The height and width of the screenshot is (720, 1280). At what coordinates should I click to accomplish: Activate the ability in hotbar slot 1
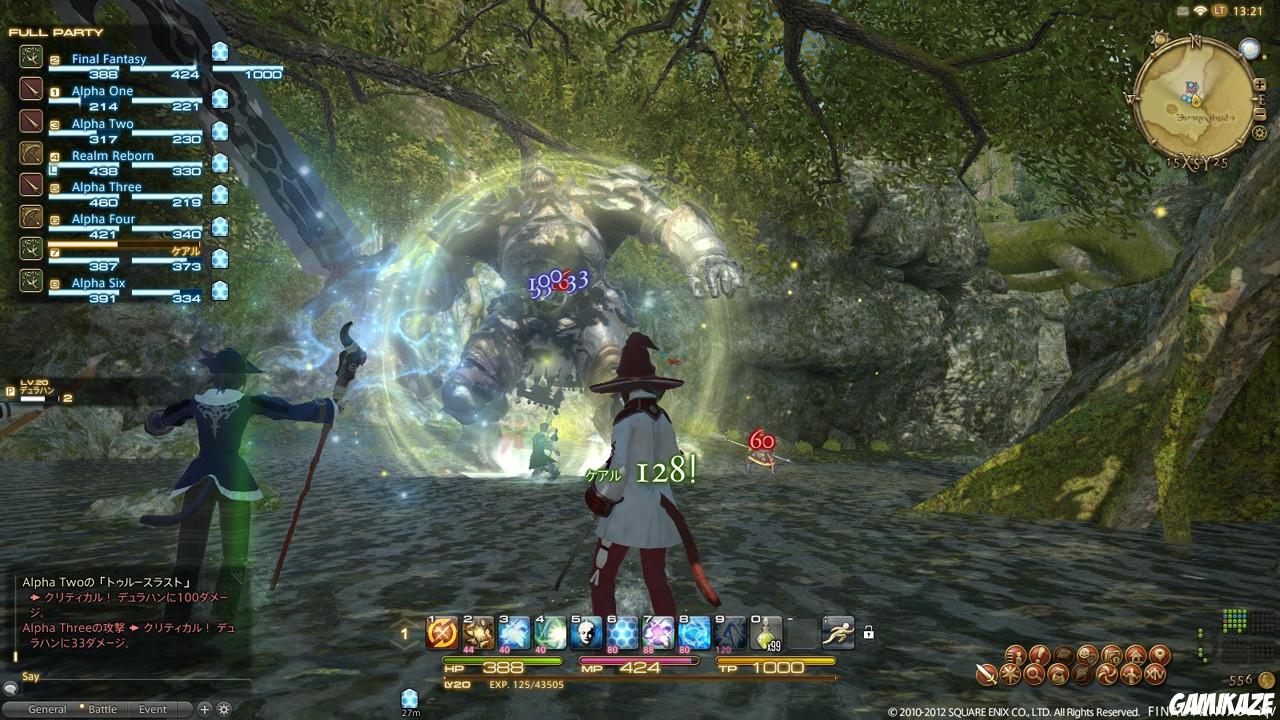coord(441,633)
